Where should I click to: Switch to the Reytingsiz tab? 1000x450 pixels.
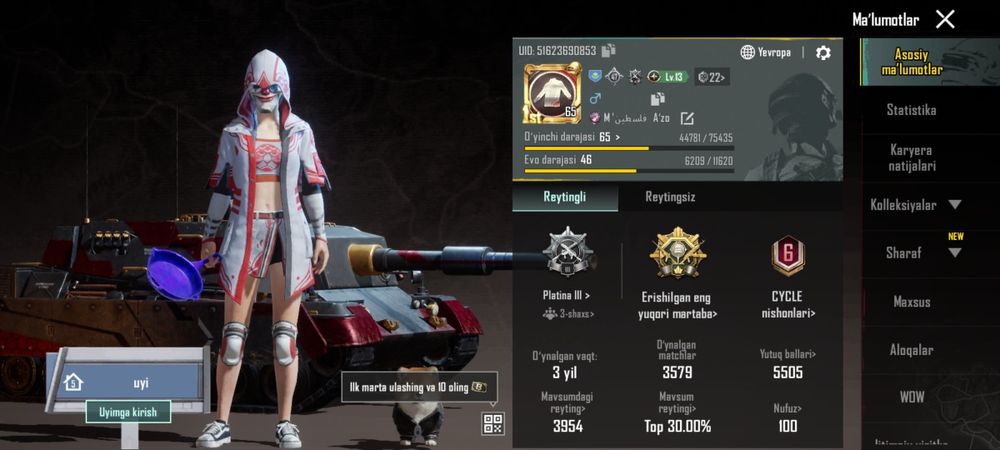pos(670,197)
